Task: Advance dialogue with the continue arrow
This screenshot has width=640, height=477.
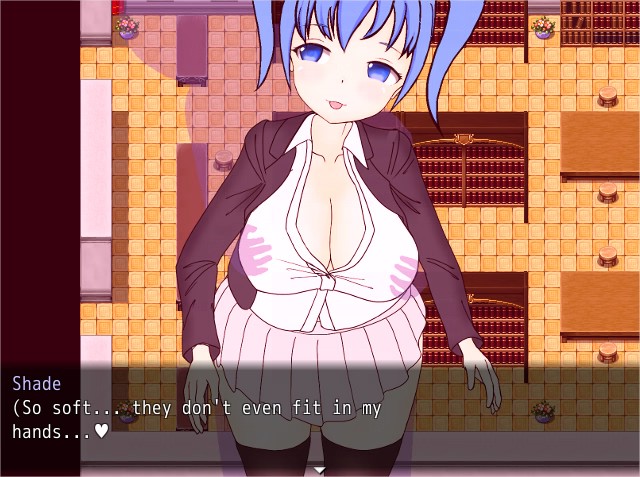Action: (320, 469)
